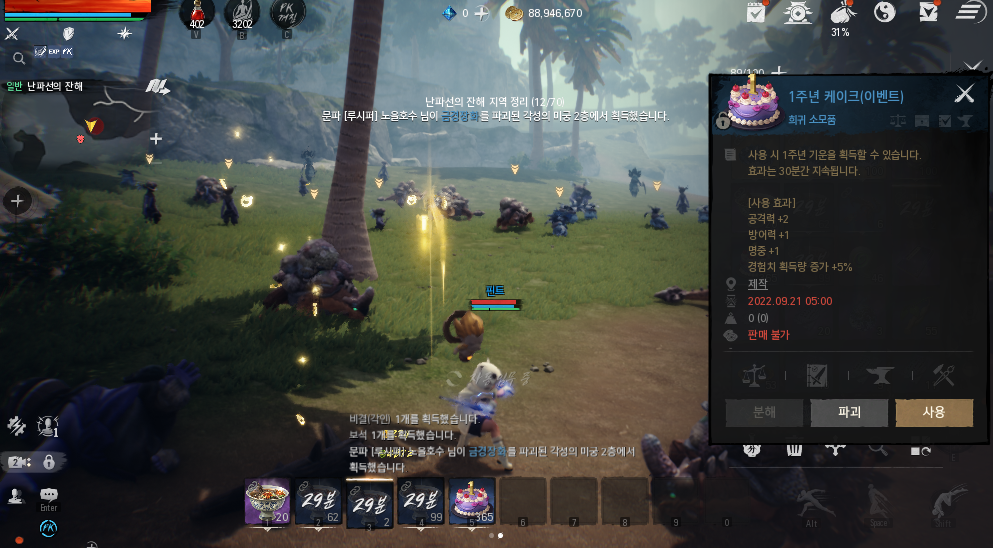Screen dimensions: 993x548
Task: Click the 사용 (Use) button
Action: click(934, 412)
